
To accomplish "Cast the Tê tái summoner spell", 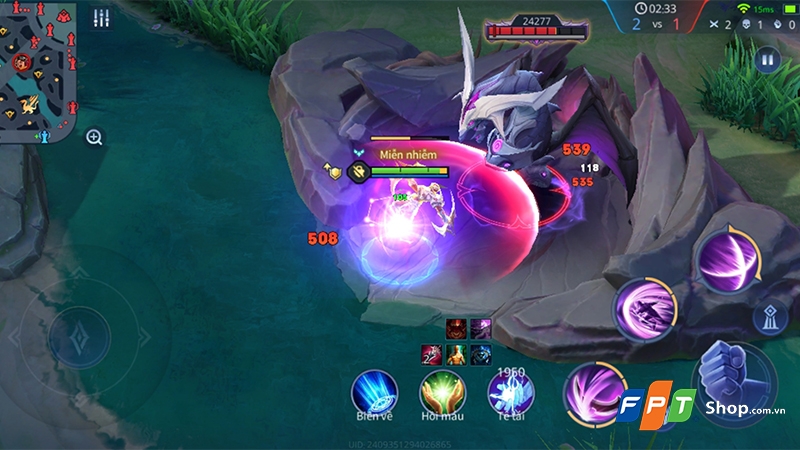I will (510, 390).
